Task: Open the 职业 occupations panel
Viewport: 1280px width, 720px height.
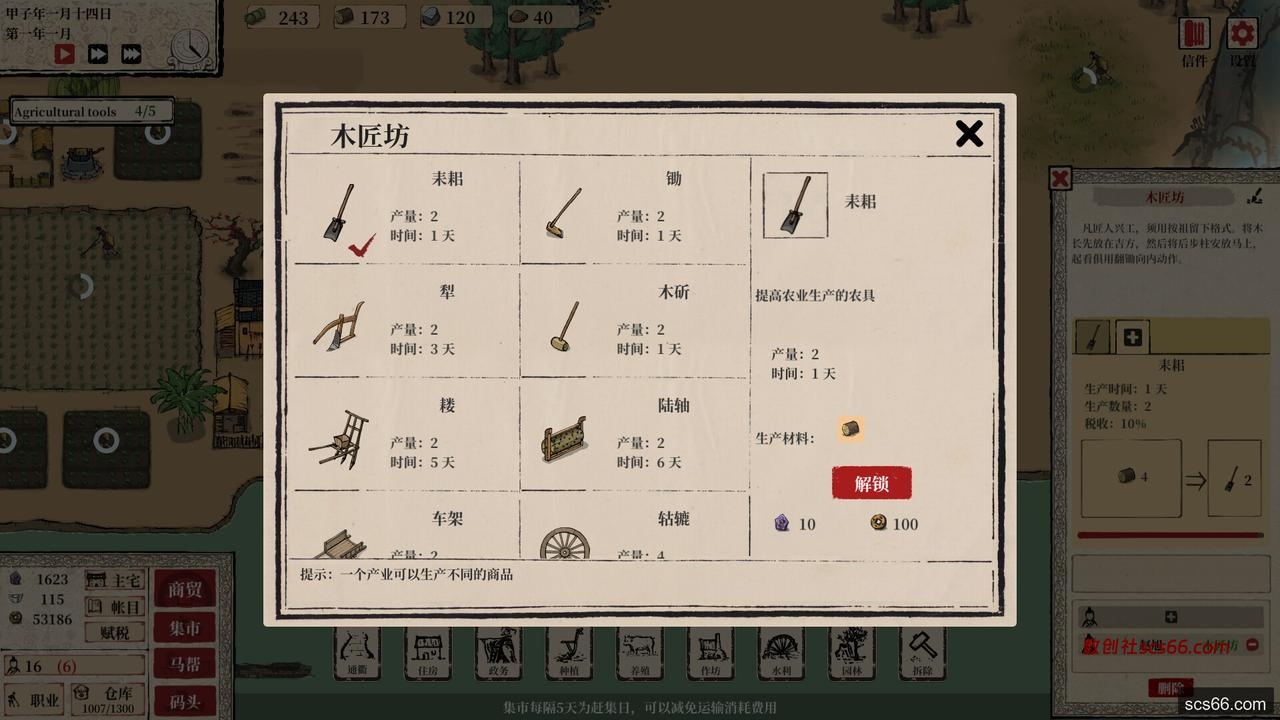Action: (35, 698)
